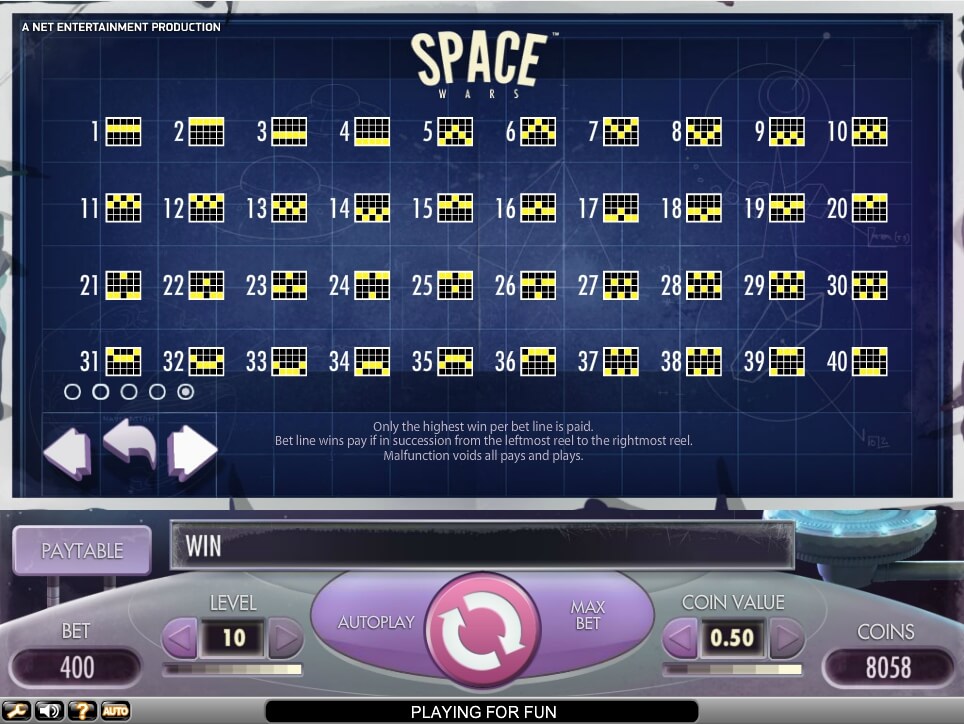The width and height of the screenshot is (964, 724).
Task: Decrease the bet level
Action: tap(180, 637)
